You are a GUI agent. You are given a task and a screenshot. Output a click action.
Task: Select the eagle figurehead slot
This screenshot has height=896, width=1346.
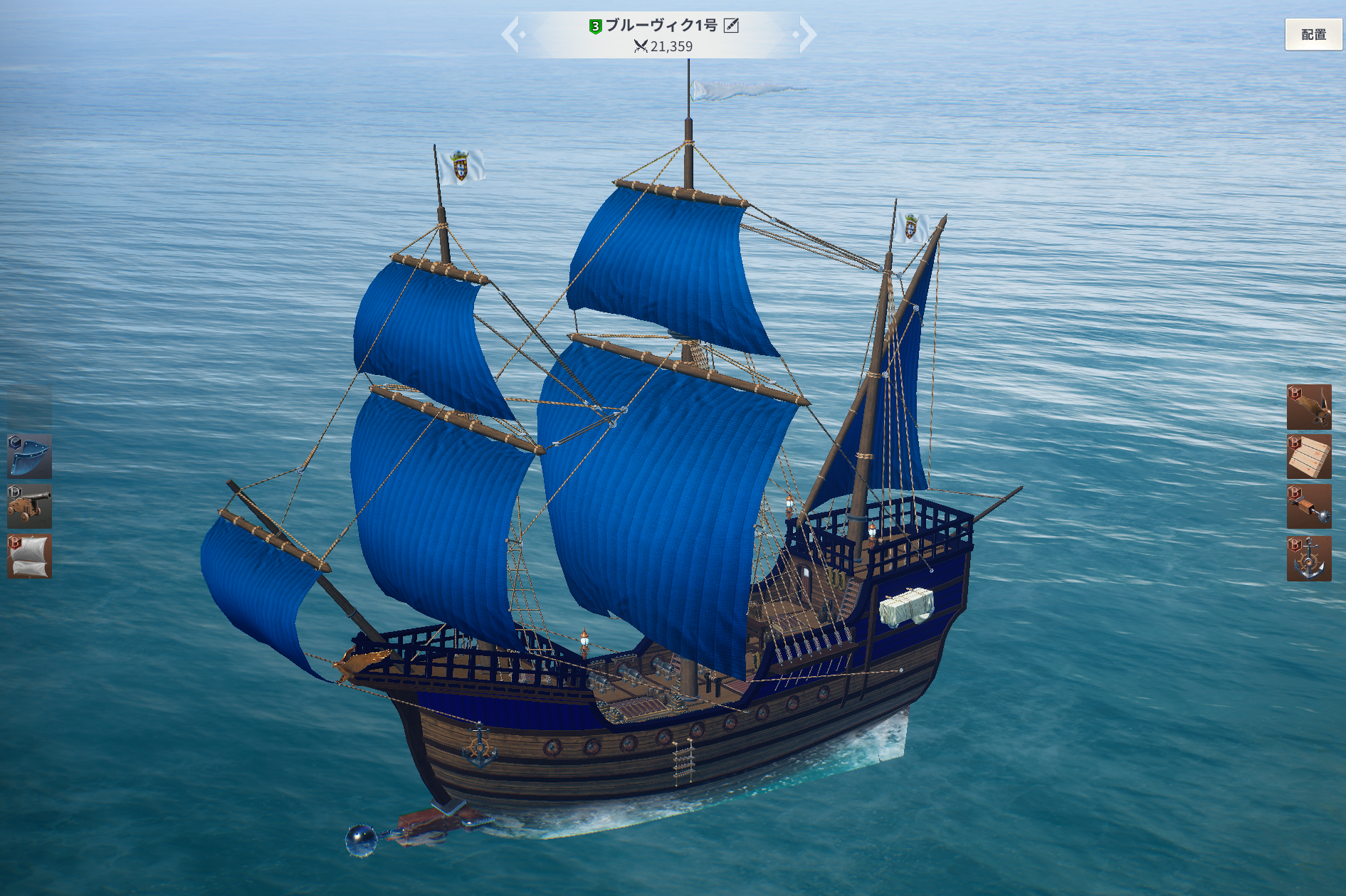(x=1308, y=406)
